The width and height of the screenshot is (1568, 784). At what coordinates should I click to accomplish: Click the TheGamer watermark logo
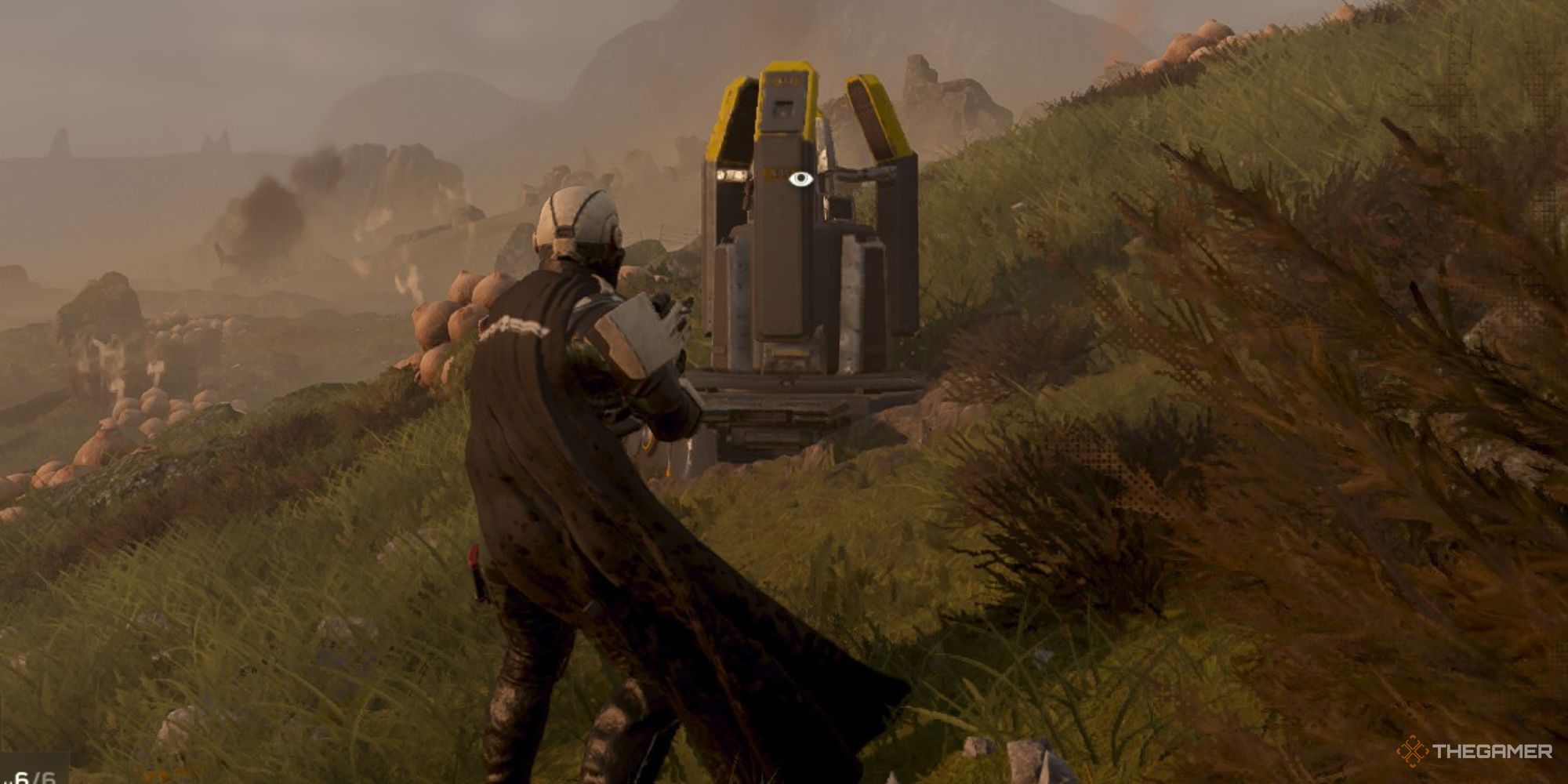point(1475,751)
